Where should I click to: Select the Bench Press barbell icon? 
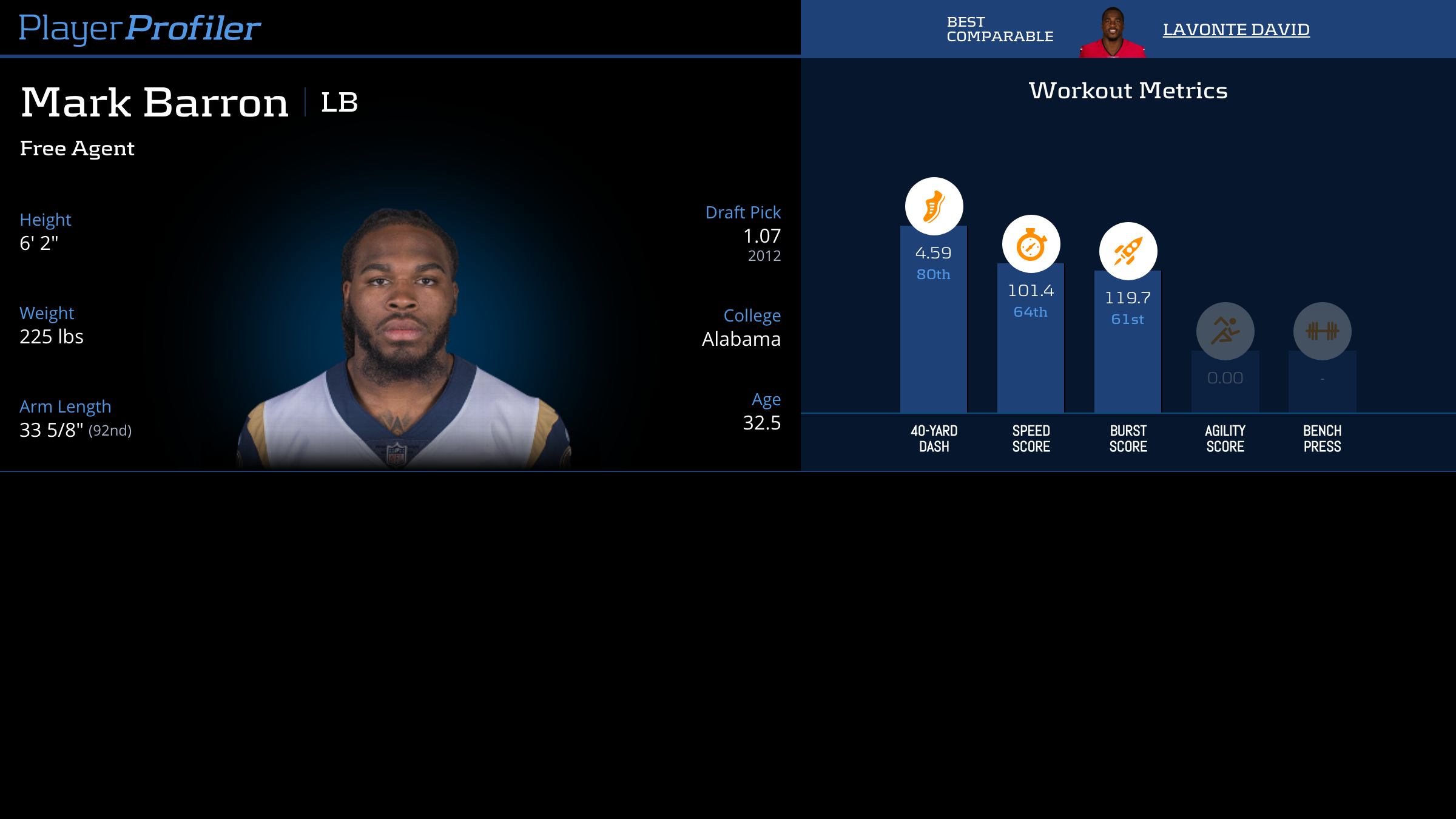1322,331
